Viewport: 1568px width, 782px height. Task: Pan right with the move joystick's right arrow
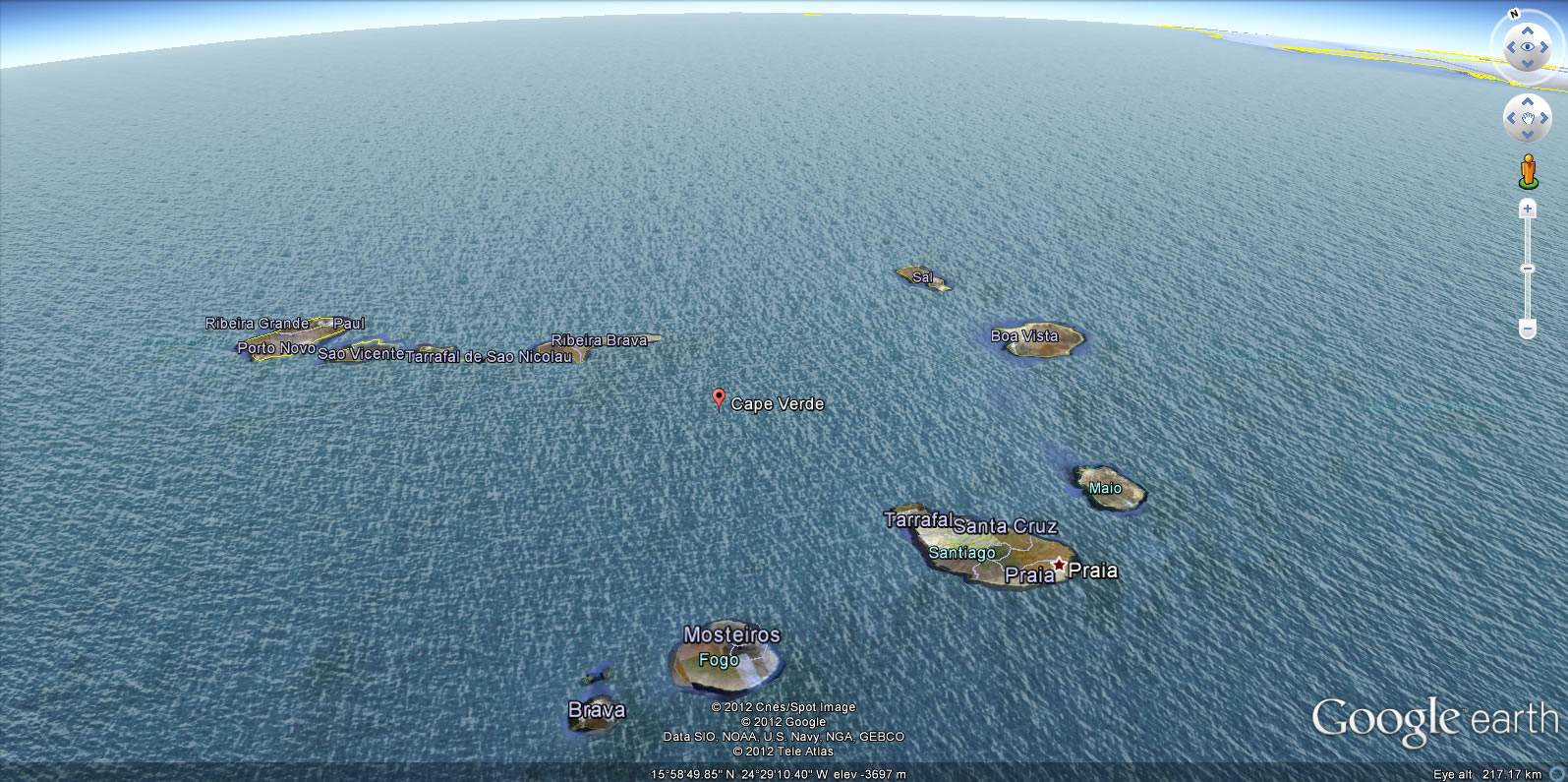(1544, 119)
